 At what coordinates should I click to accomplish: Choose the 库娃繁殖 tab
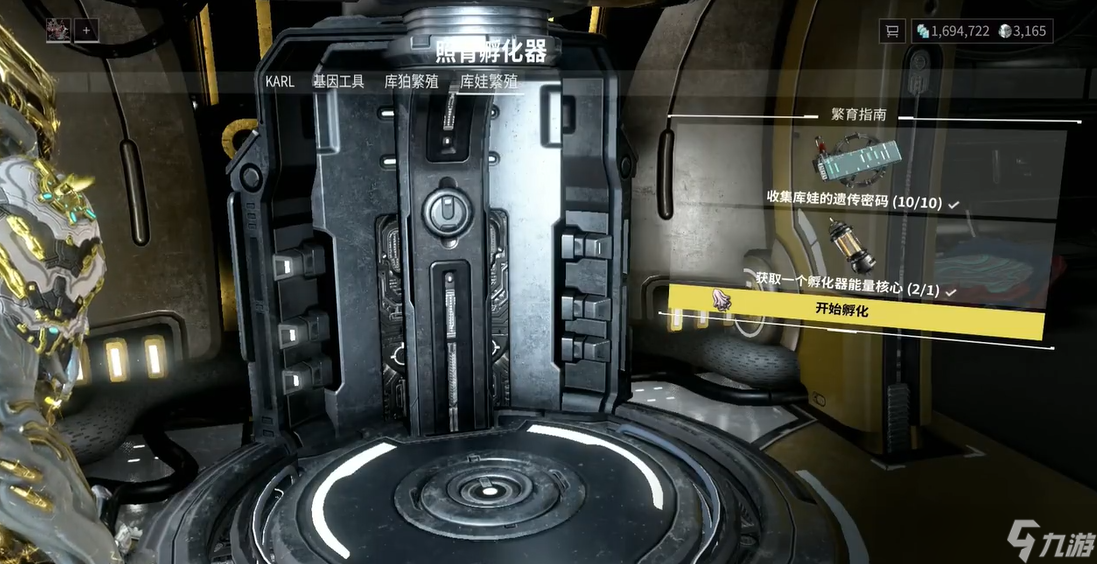[488, 82]
